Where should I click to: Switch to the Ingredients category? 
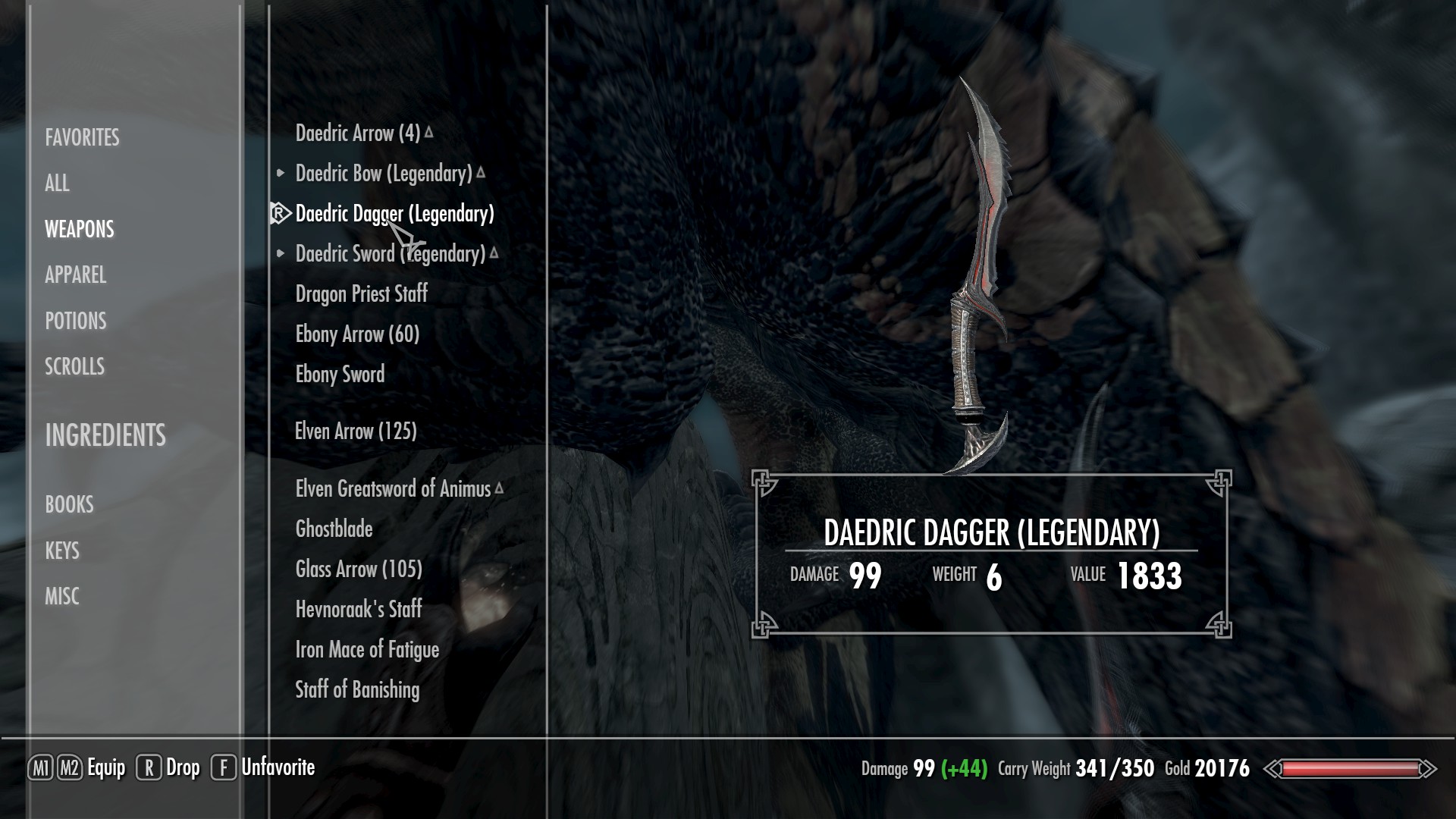point(105,435)
